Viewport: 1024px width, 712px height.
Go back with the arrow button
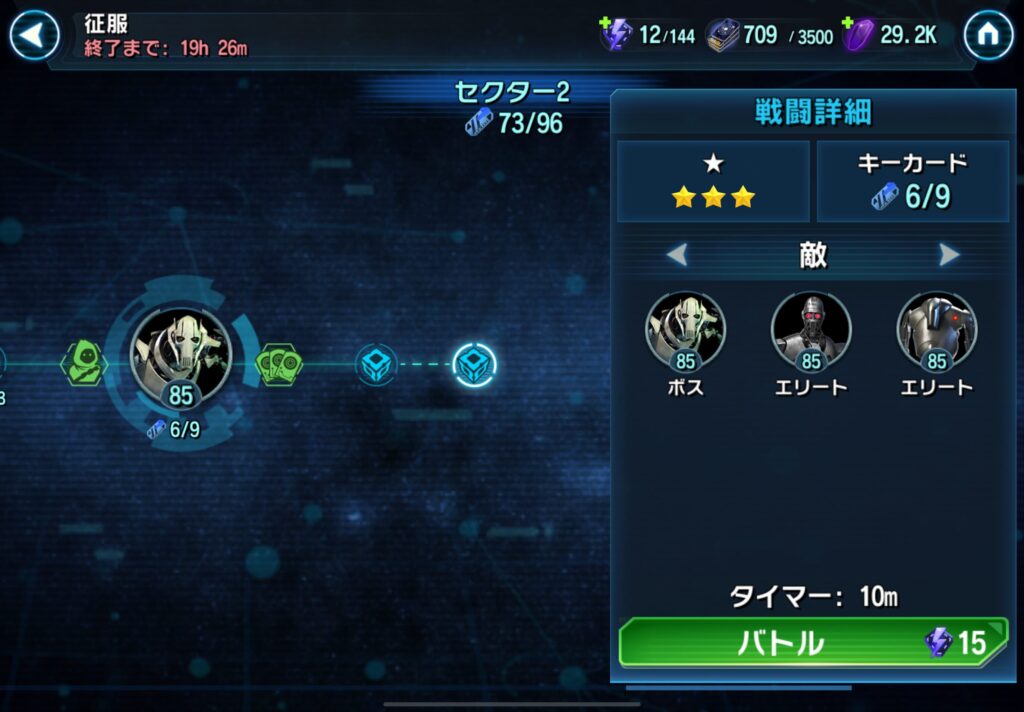tap(34, 36)
